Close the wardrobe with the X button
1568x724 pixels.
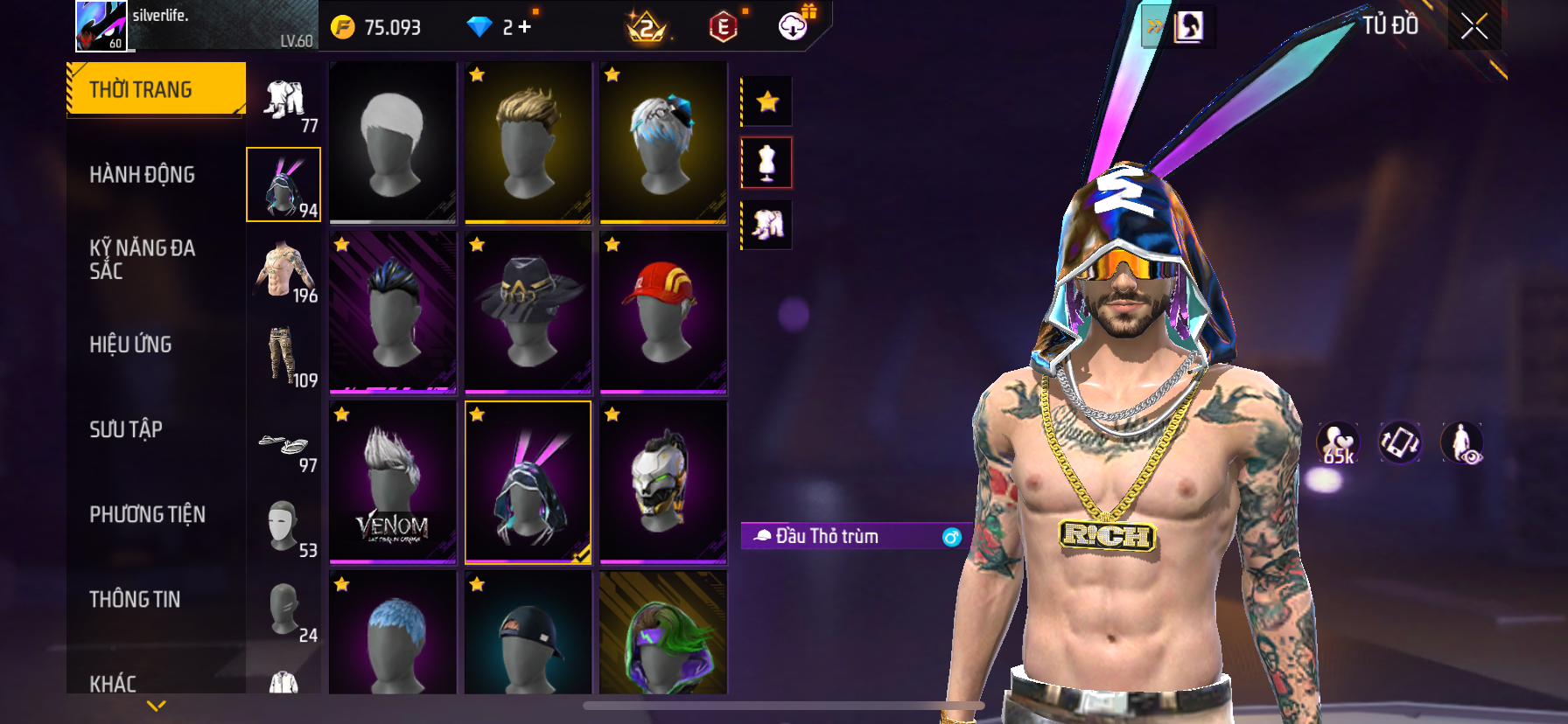(x=1474, y=27)
